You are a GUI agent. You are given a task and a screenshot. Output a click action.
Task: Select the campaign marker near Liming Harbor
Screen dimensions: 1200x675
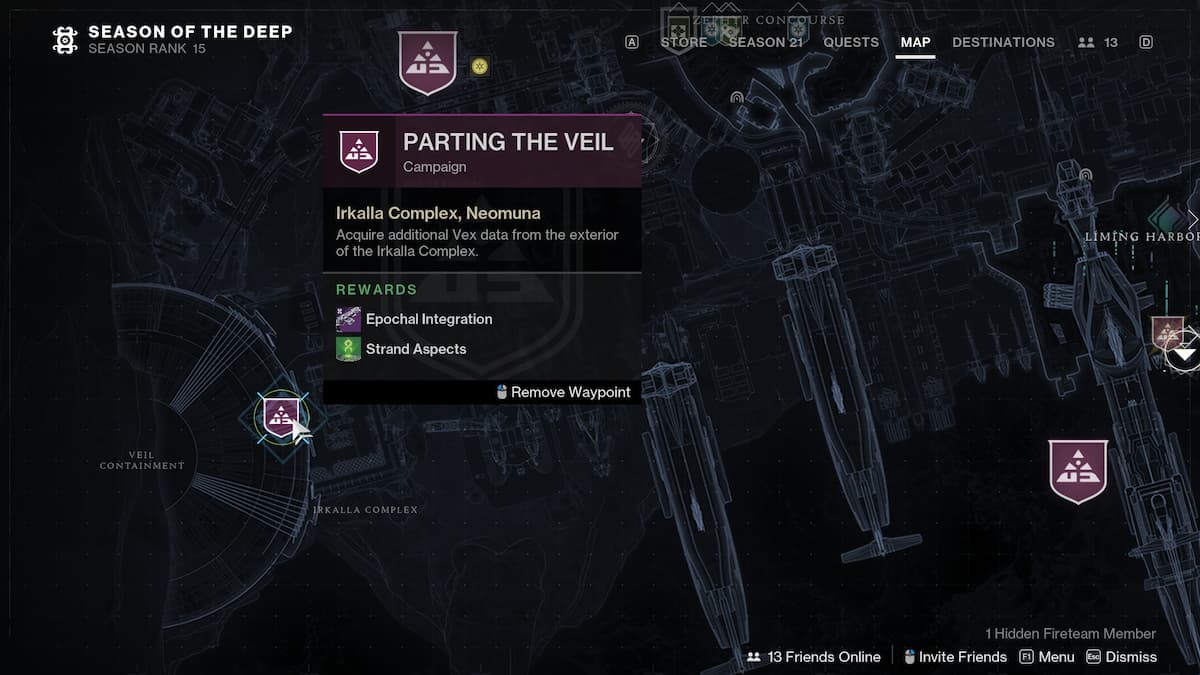[x=1167, y=334]
